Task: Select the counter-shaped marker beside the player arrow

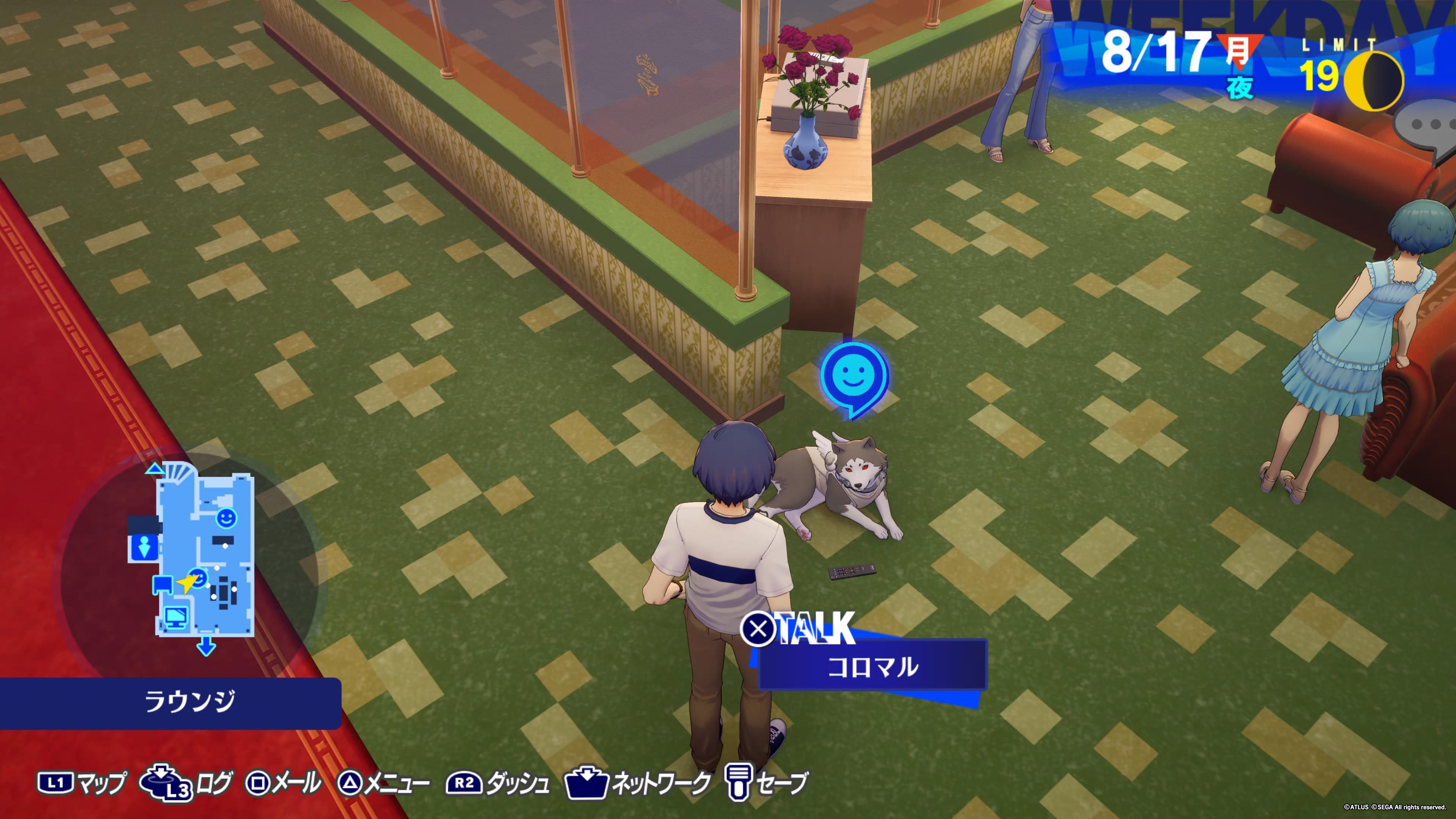Action: click(163, 584)
